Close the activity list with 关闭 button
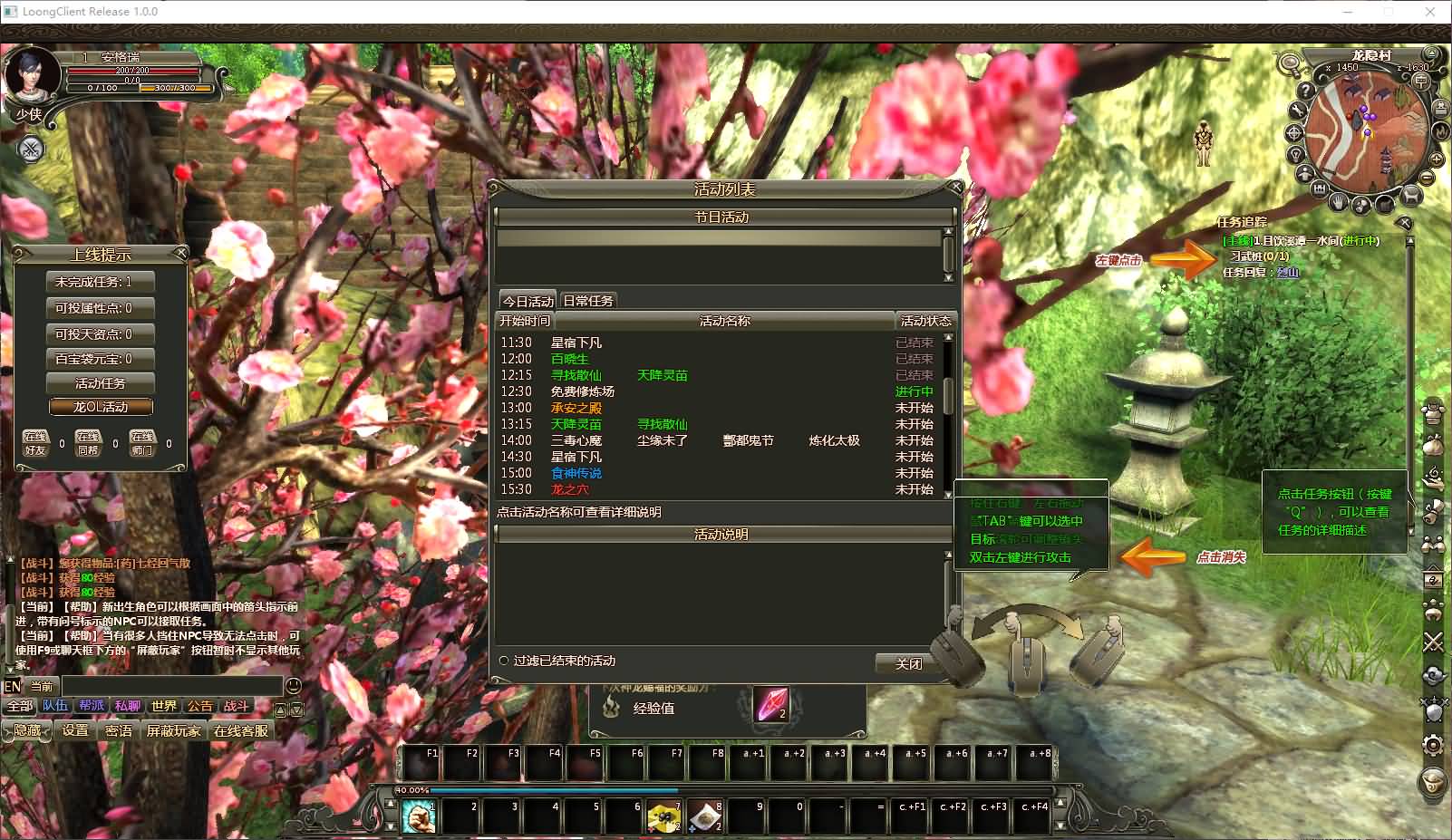The image size is (1452, 840). coord(907,664)
